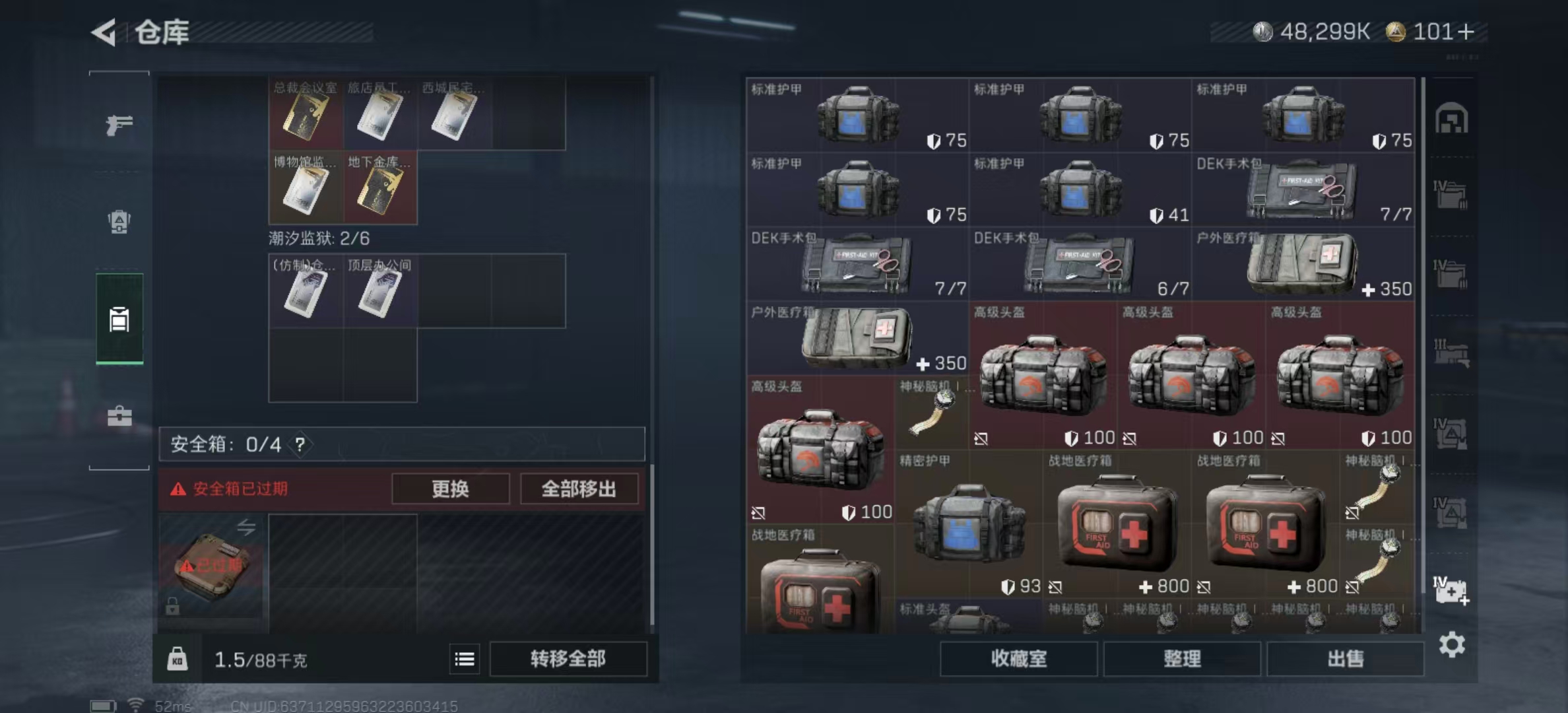Click the question mark beside 安全箱 0/4
This screenshot has height=713, width=1568.
coord(300,444)
